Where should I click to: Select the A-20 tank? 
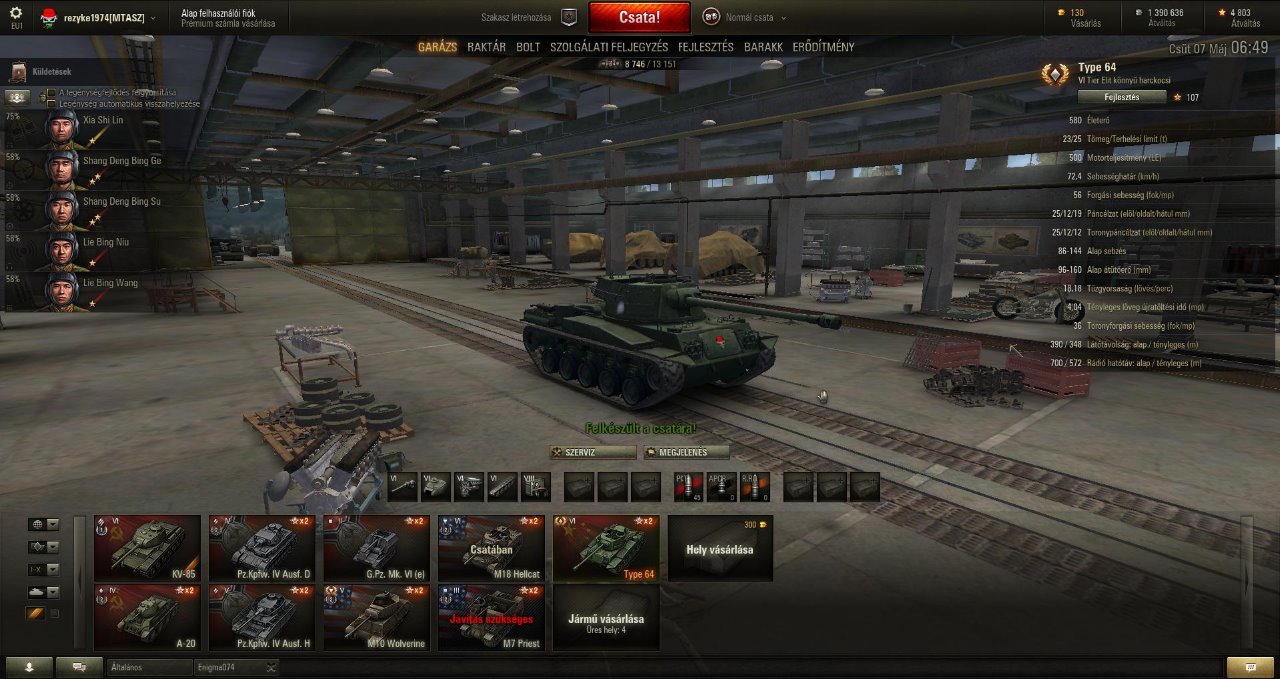click(147, 618)
